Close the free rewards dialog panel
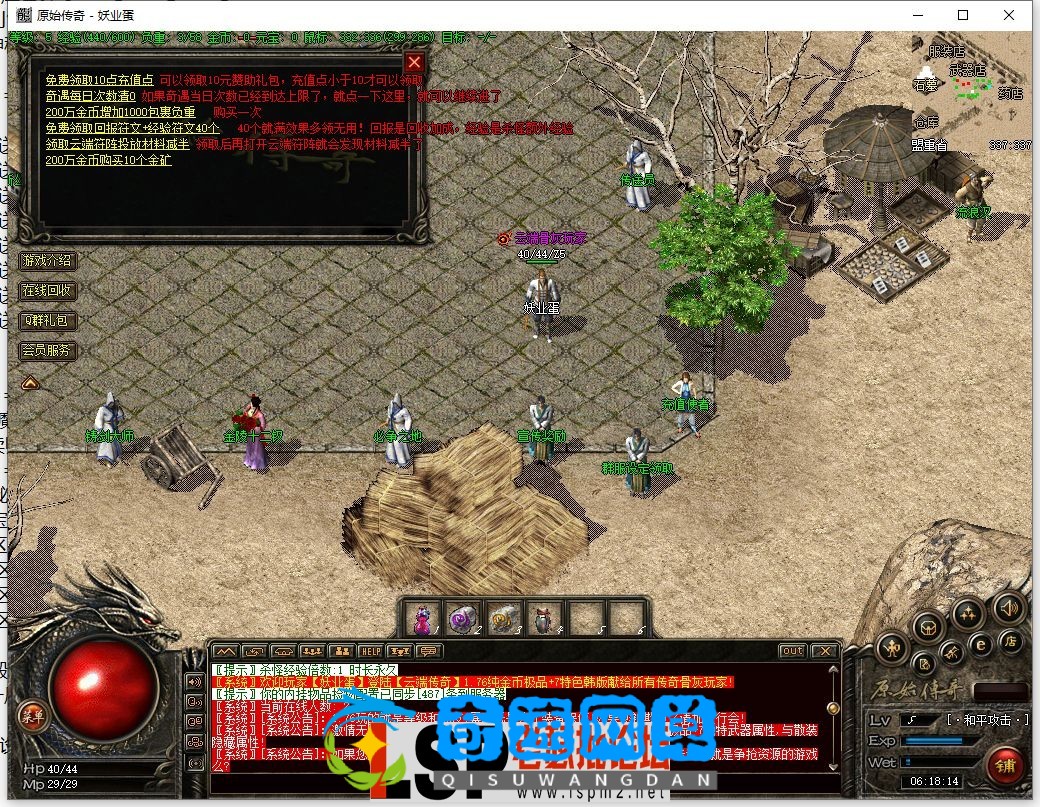The width and height of the screenshot is (1040, 807). (414, 61)
